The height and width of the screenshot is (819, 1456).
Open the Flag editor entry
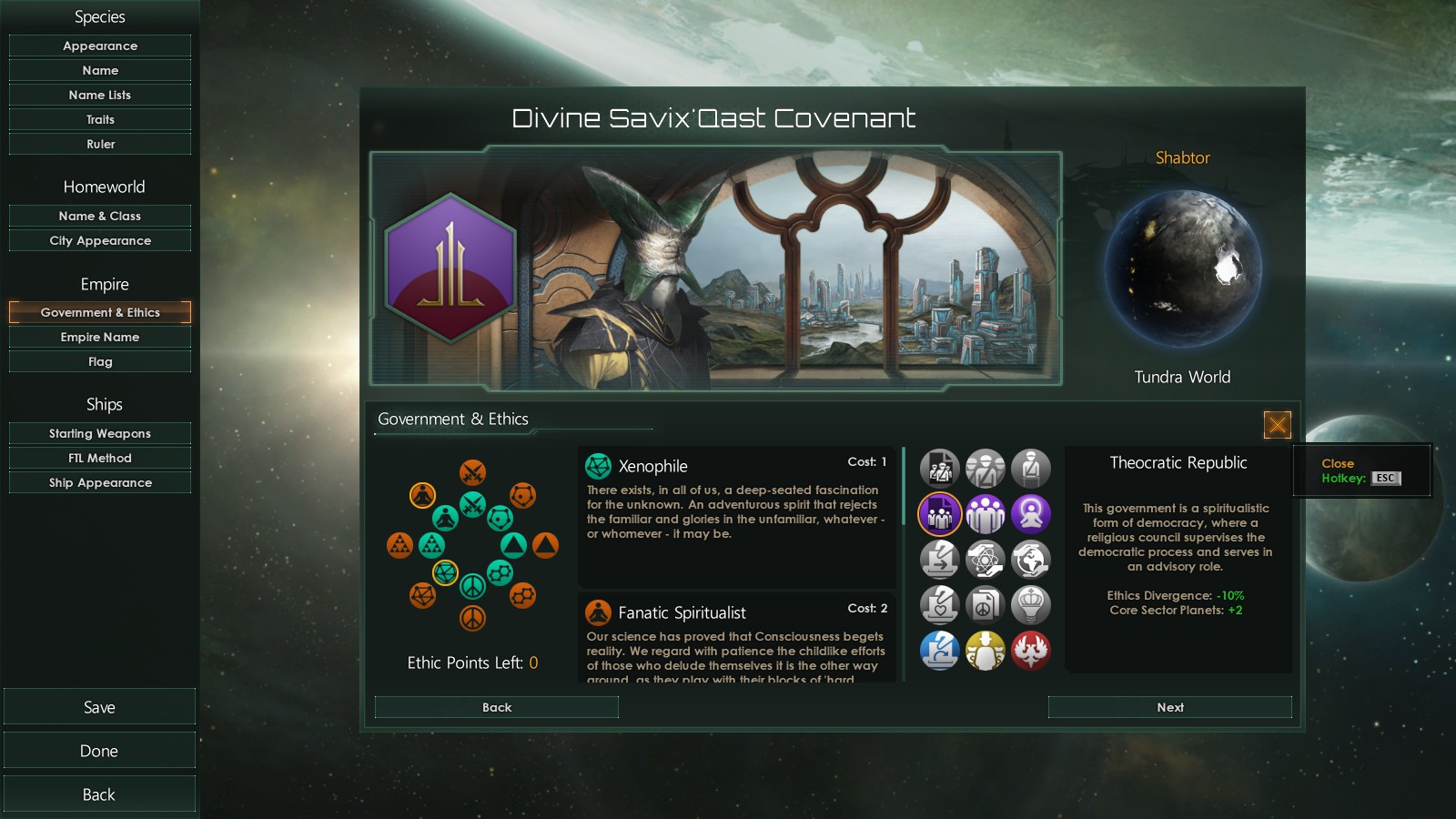(x=100, y=361)
